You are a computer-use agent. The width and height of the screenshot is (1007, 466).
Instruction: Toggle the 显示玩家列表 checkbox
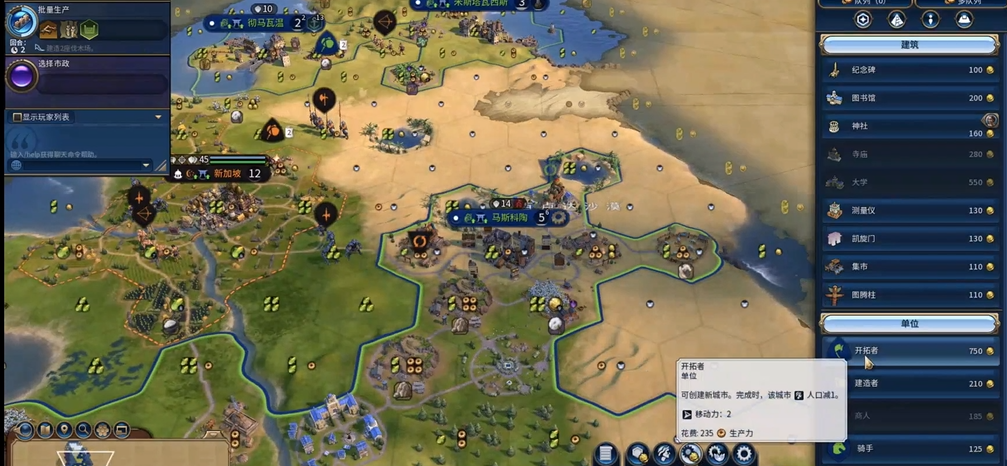tap(18, 117)
